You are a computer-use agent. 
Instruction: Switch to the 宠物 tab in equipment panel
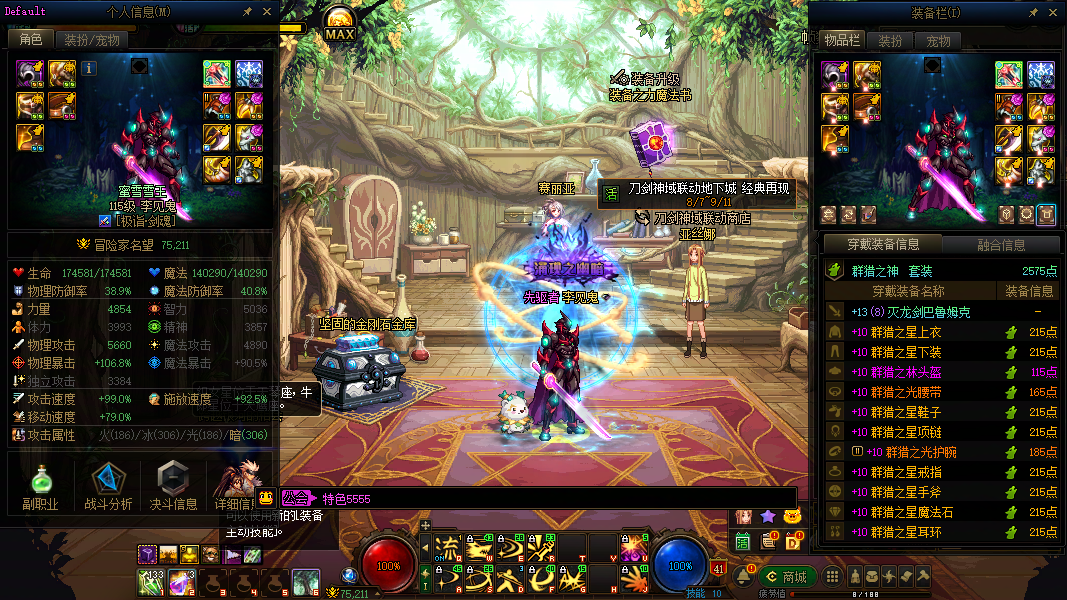(x=938, y=41)
